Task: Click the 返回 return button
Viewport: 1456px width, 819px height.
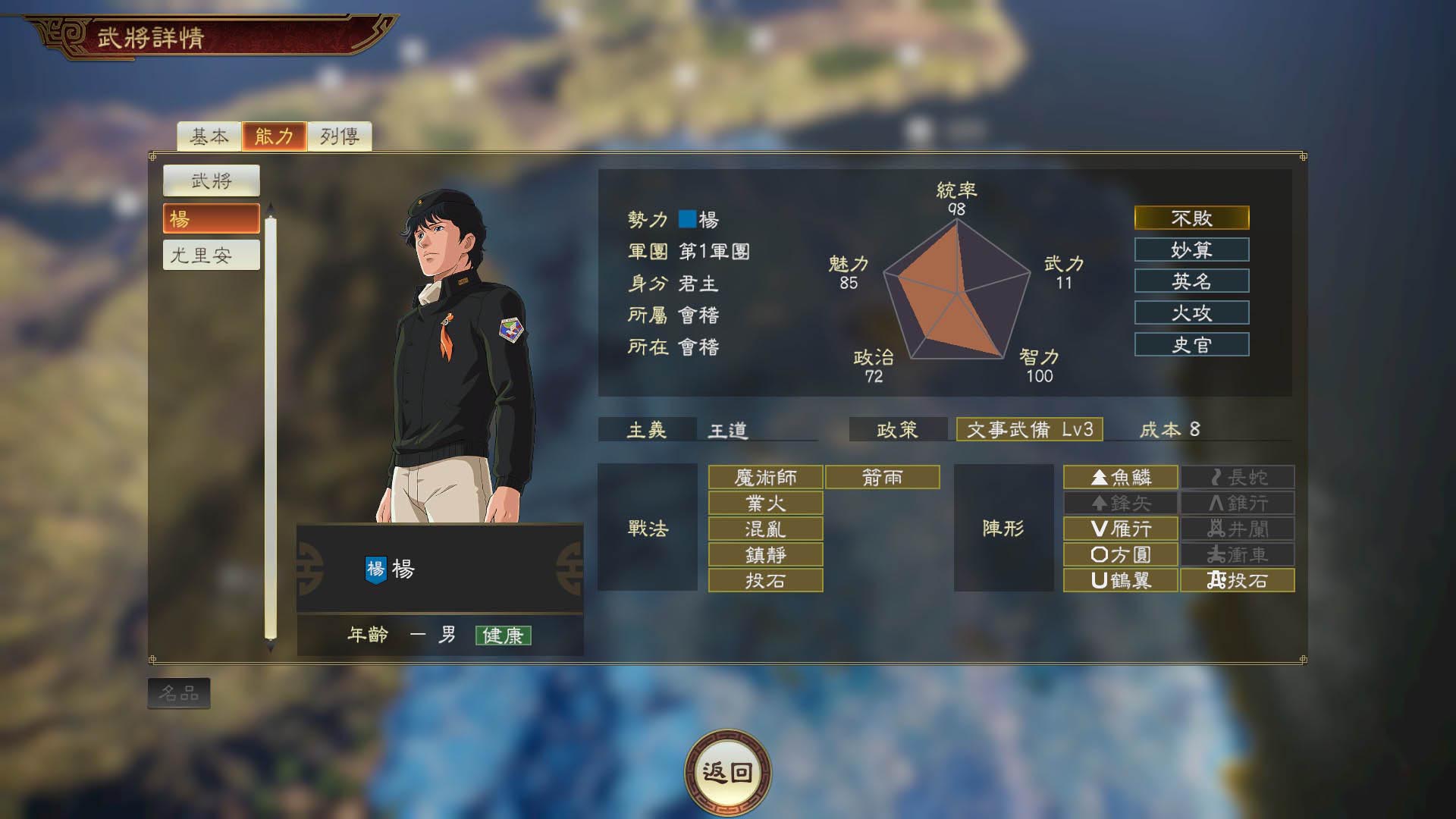Action: point(727,772)
